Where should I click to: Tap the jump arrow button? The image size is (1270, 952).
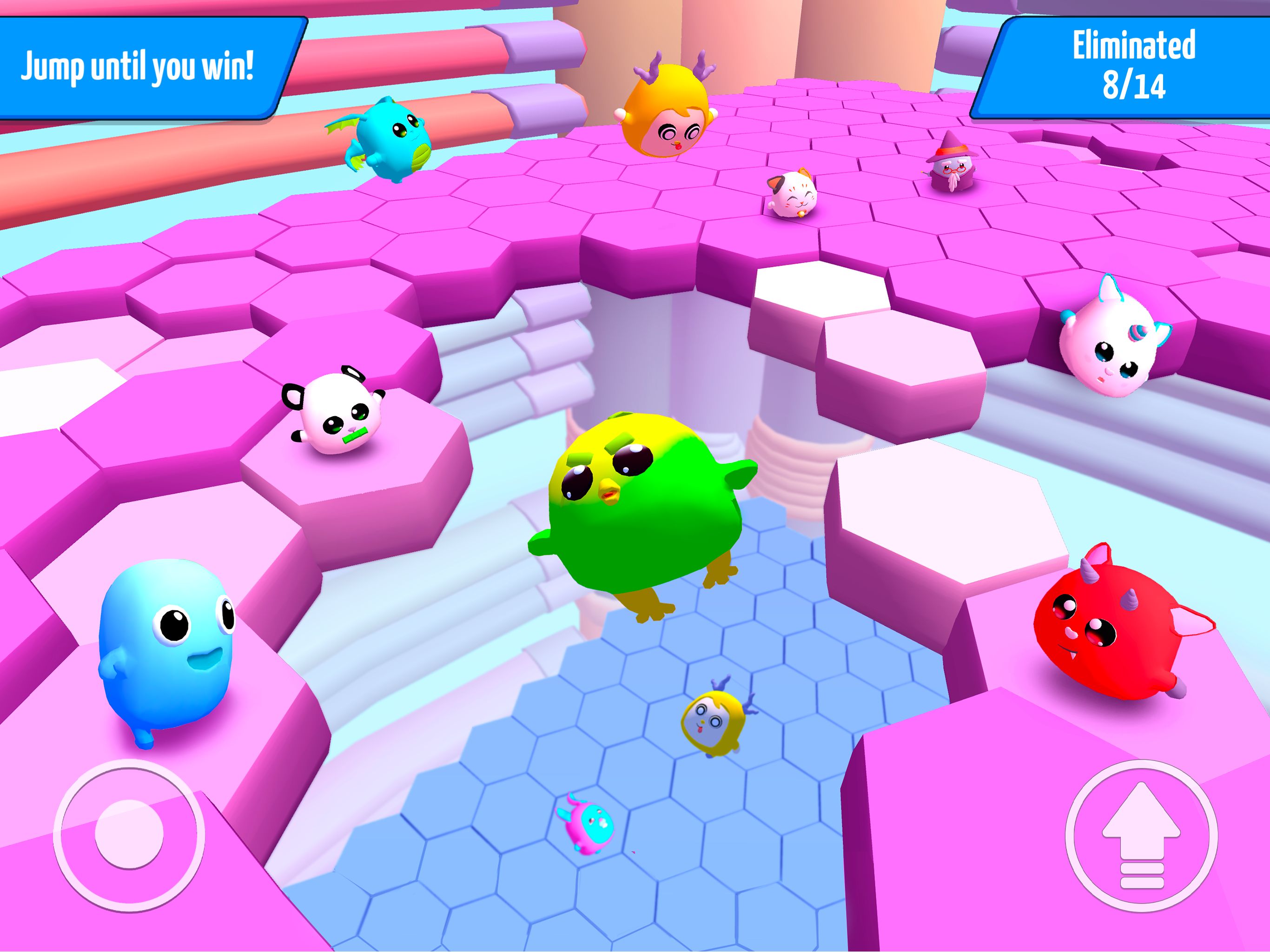[1141, 835]
